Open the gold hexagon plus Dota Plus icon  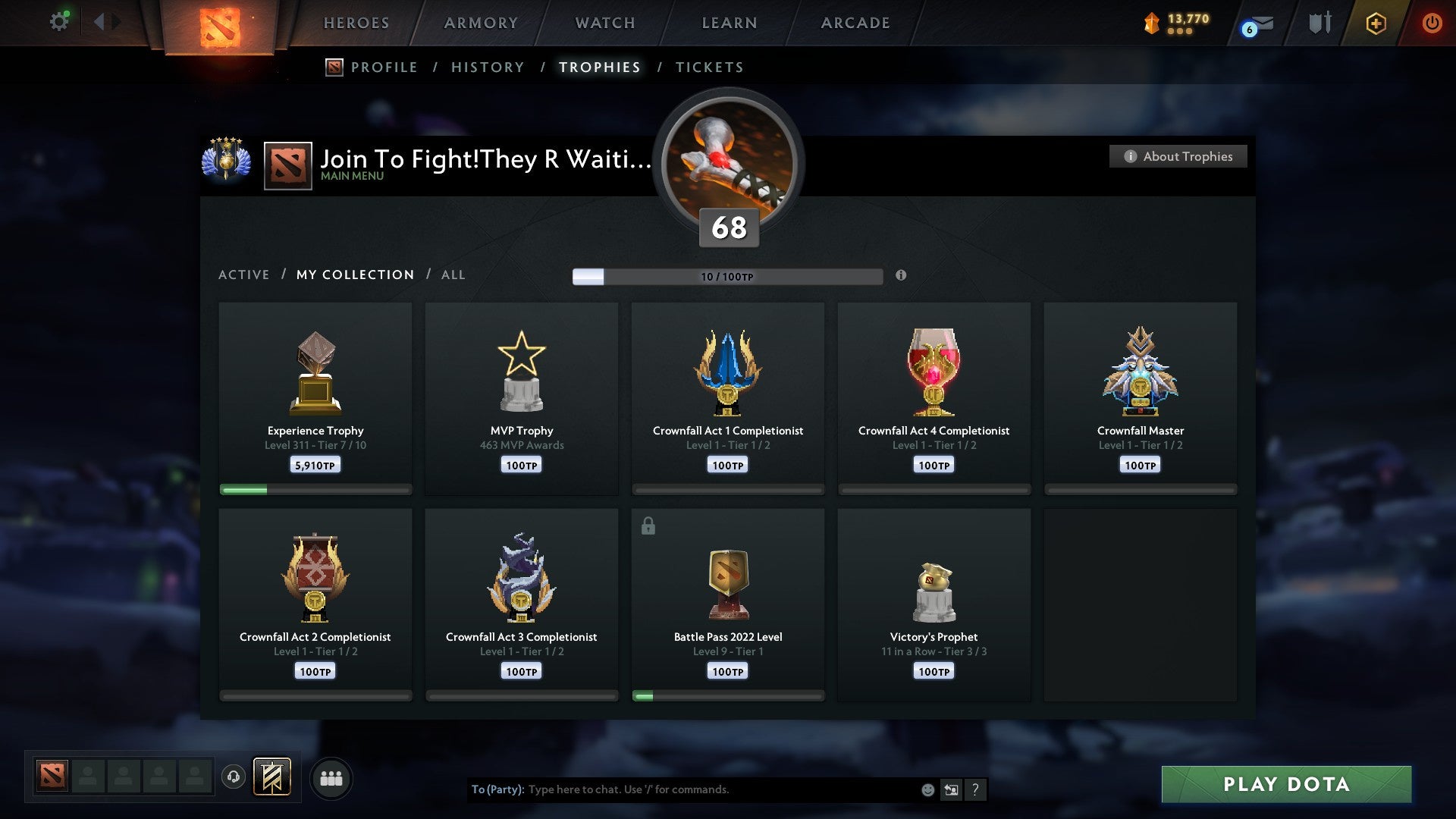[x=1375, y=23]
